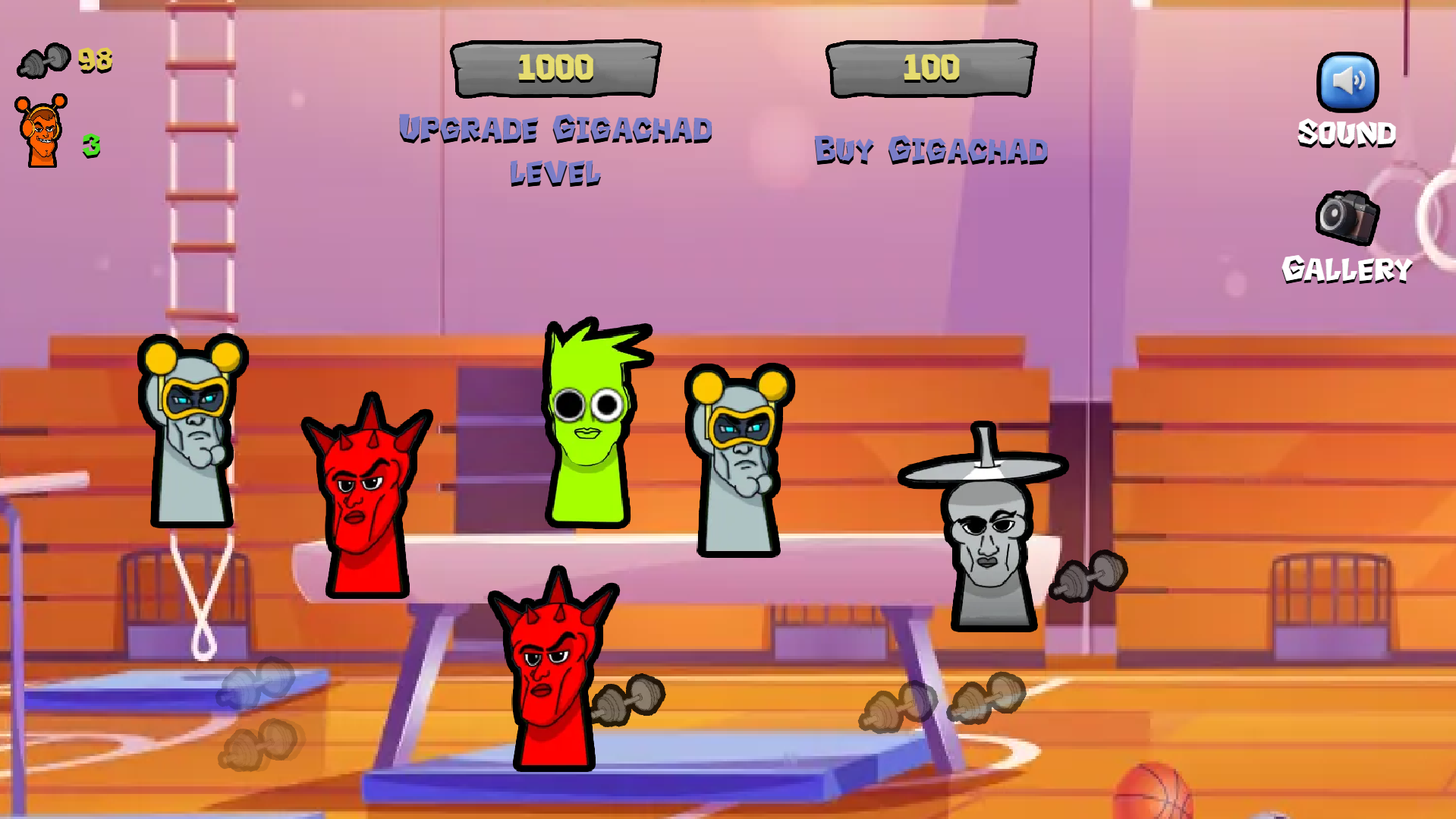Click the dumbbell currency icon showing 98
This screenshot has height=819, width=1456.
pos(44,61)
